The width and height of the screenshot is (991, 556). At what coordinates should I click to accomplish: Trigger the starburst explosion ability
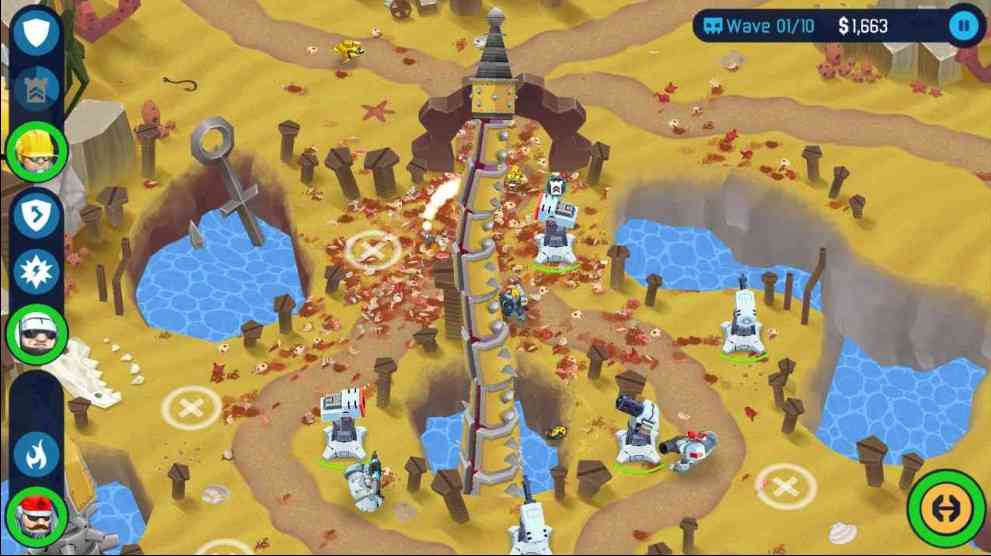click(x=37, y=273)
